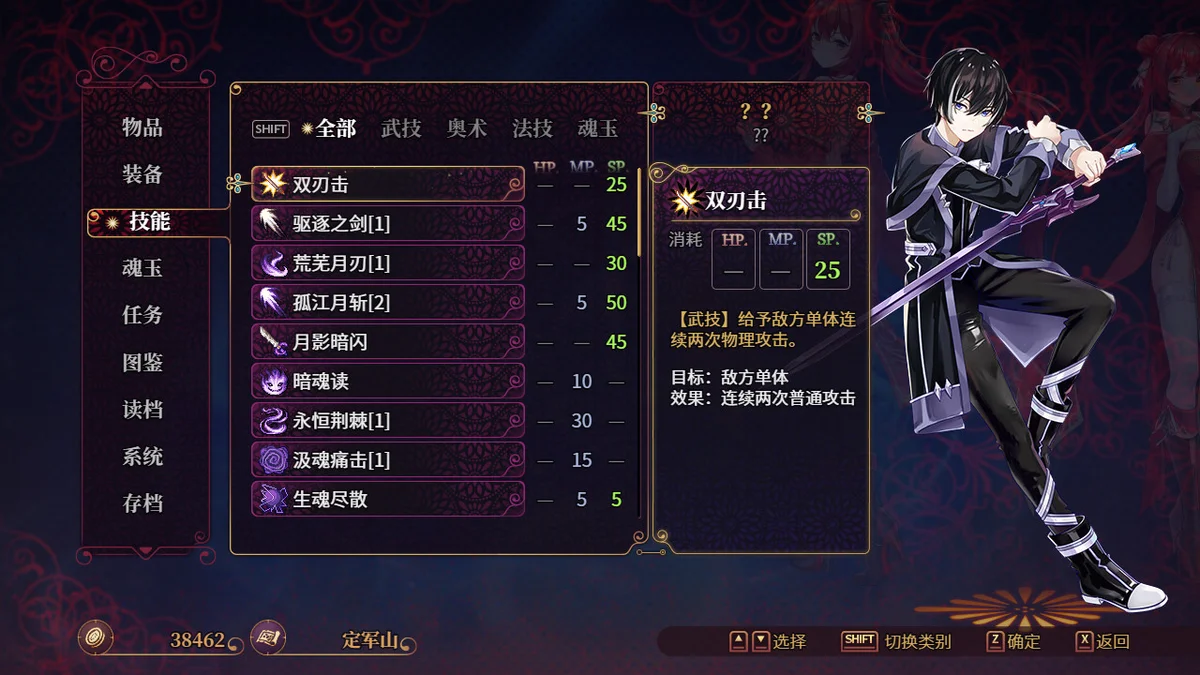Show the 法技 skill category

tap(532, 128)
